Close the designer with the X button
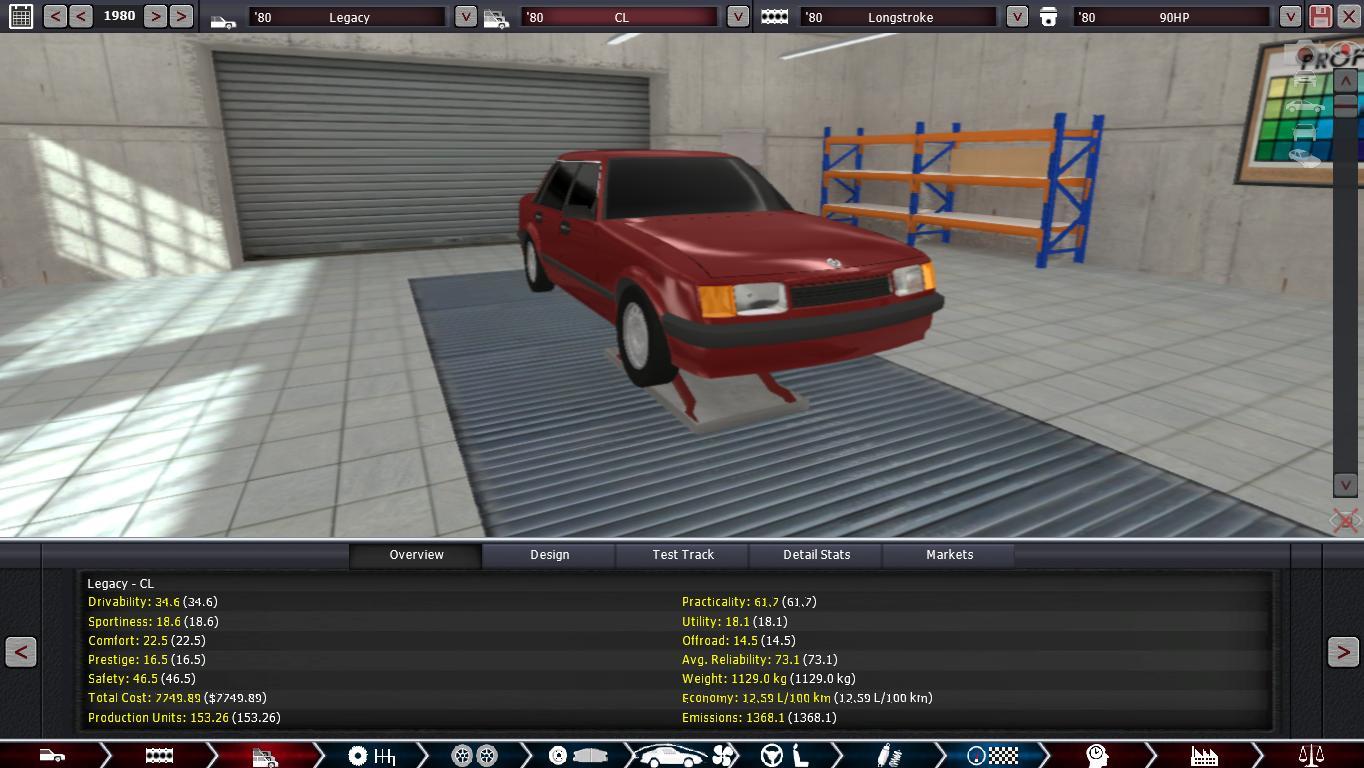Screen dimensions: 1364x768 [x=1349, y=16]
